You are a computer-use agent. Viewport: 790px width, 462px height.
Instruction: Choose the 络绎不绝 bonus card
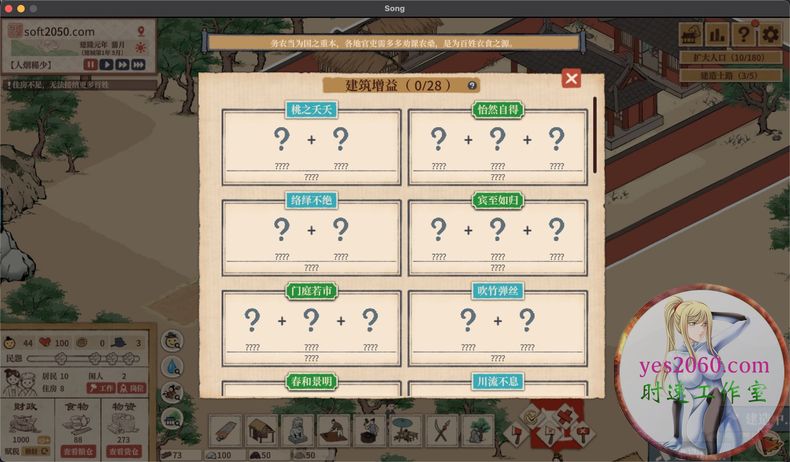tap(311, 237)
